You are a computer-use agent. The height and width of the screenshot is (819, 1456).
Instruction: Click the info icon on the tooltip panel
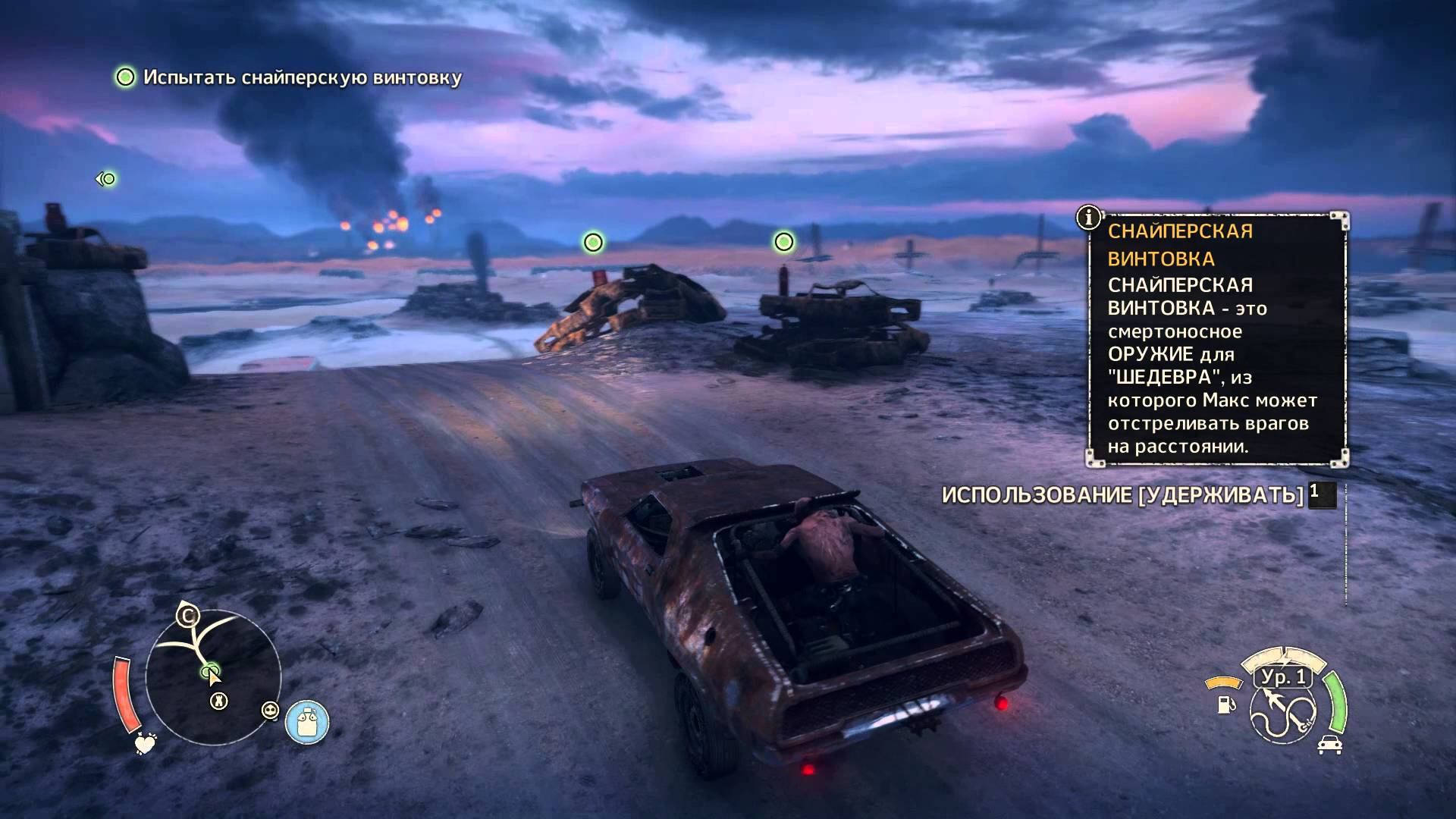click(x=1089, y=218)
